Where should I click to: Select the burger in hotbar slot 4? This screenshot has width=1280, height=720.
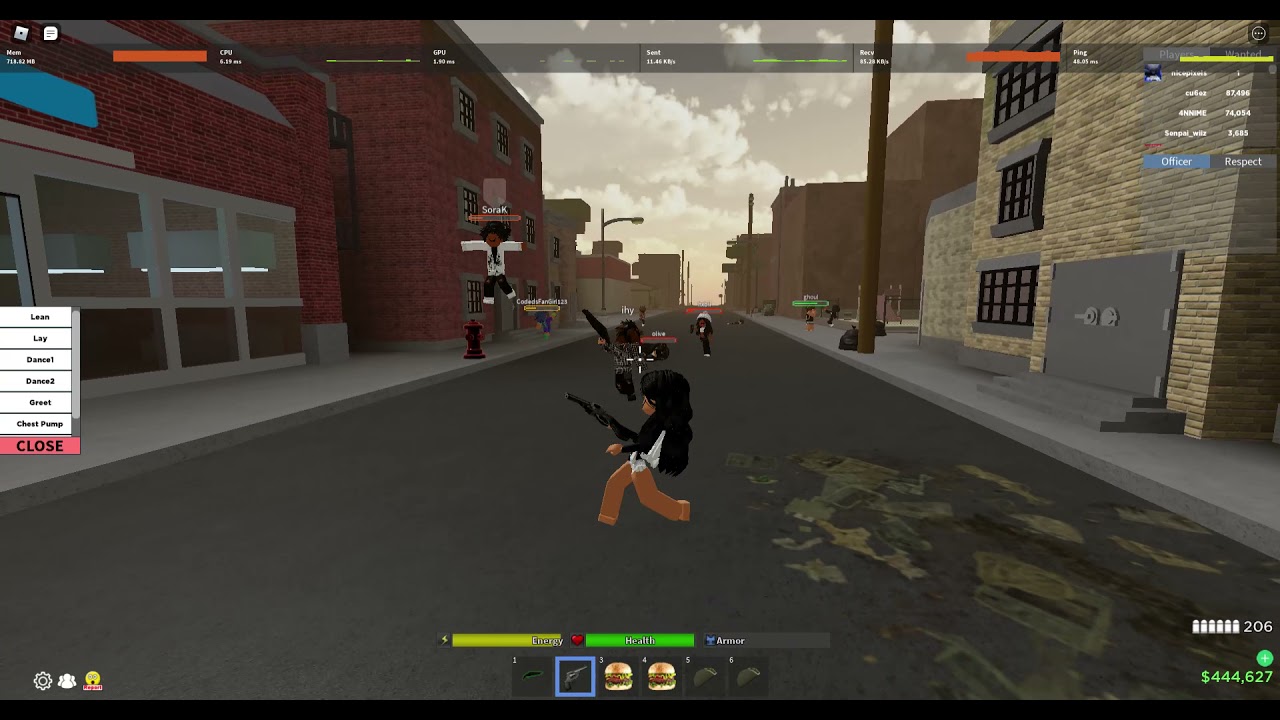pos(661,677)
